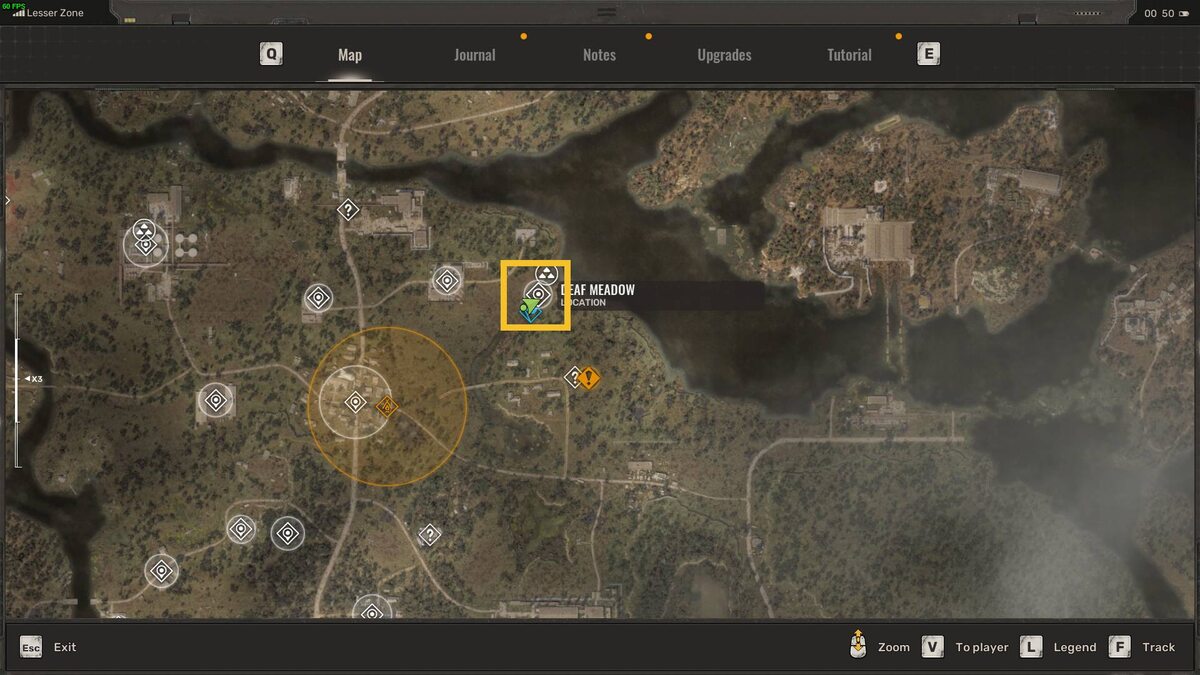Click the orange exclamation quest marker
This screenshot has width=1200, height=675.
click(590, 378)
